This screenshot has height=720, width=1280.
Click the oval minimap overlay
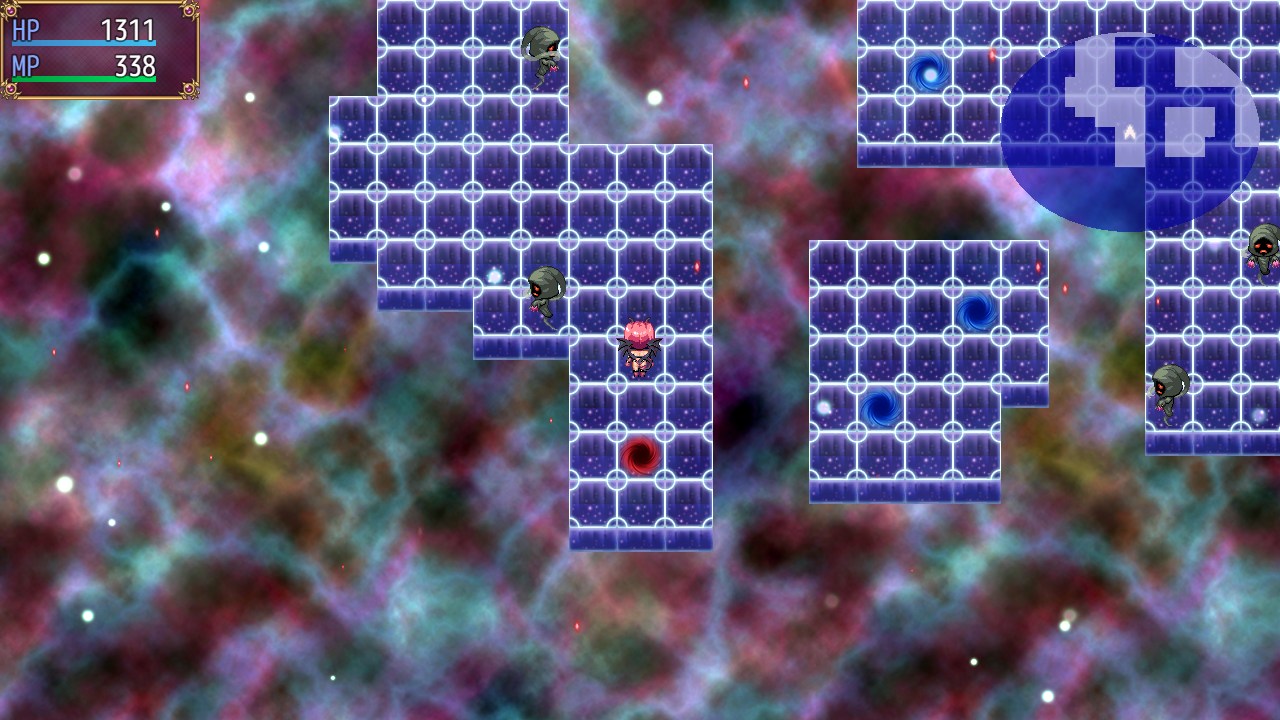(1130, 132)
